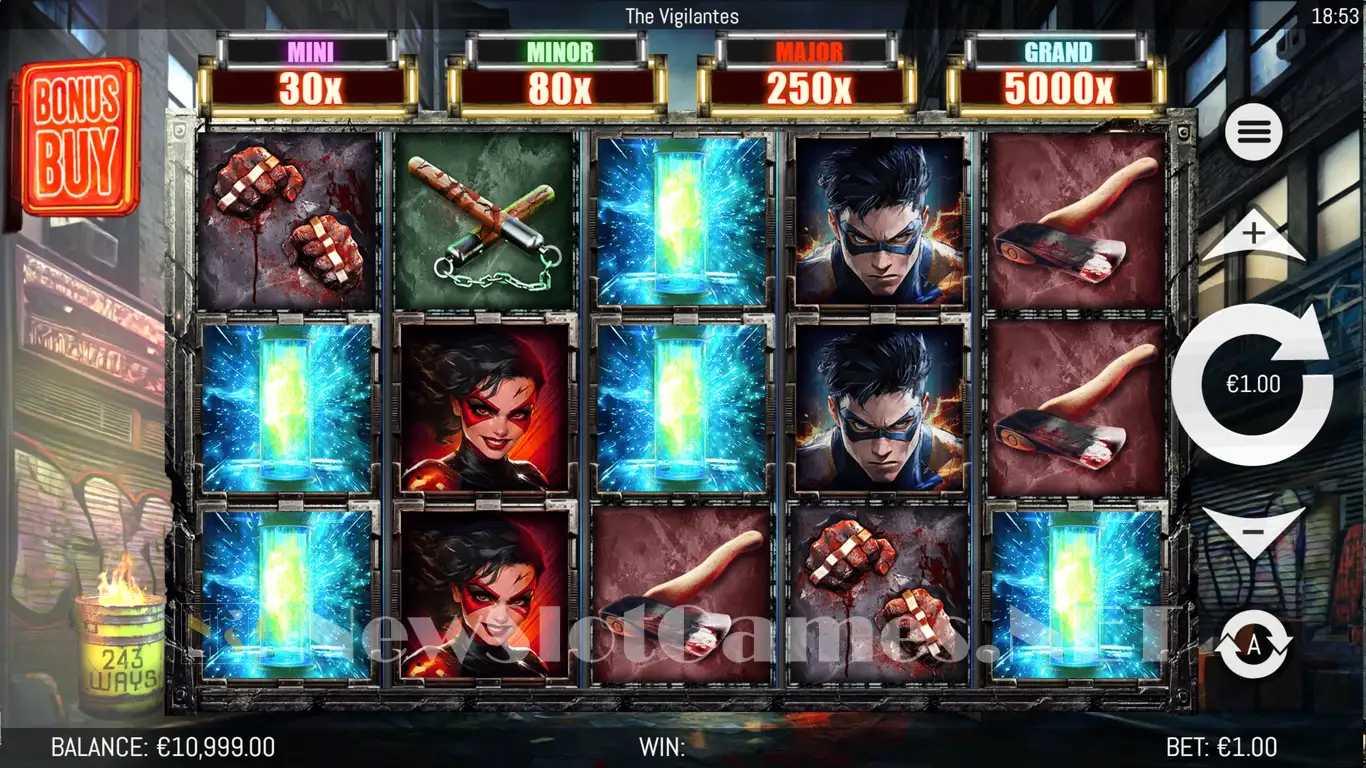
Task: Increase the bet with the plus arrow
Action: point(1253,239)
